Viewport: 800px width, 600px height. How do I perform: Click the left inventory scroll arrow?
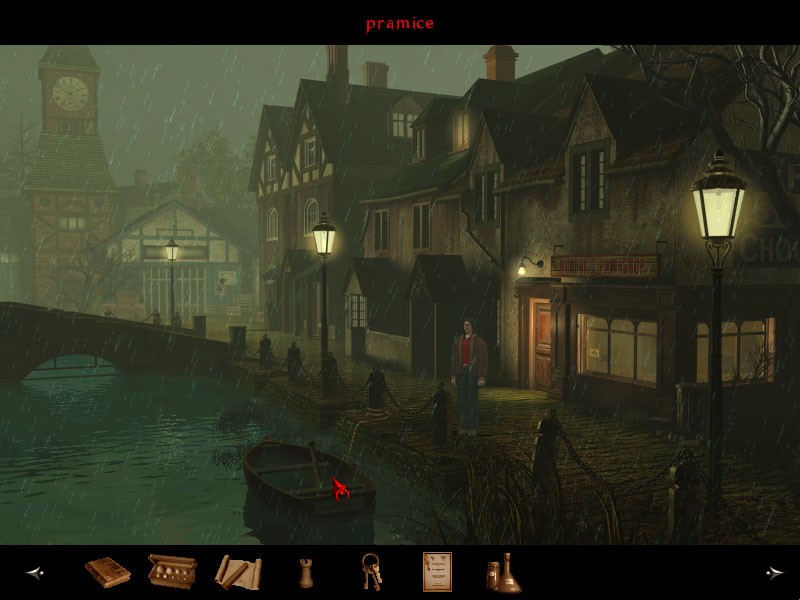point(35,573)
